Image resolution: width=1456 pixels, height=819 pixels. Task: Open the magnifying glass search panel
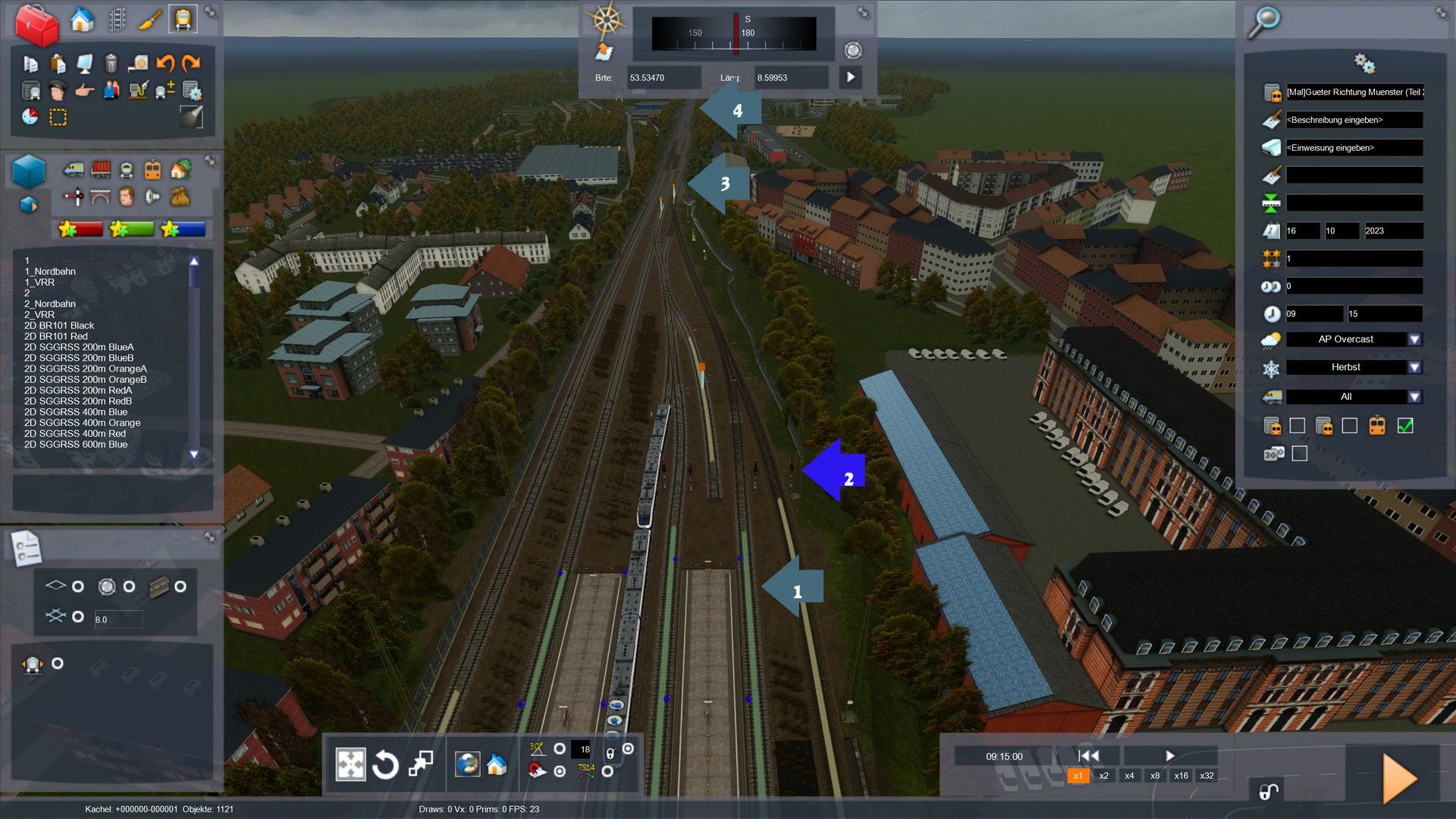(x=1264, y=22)
